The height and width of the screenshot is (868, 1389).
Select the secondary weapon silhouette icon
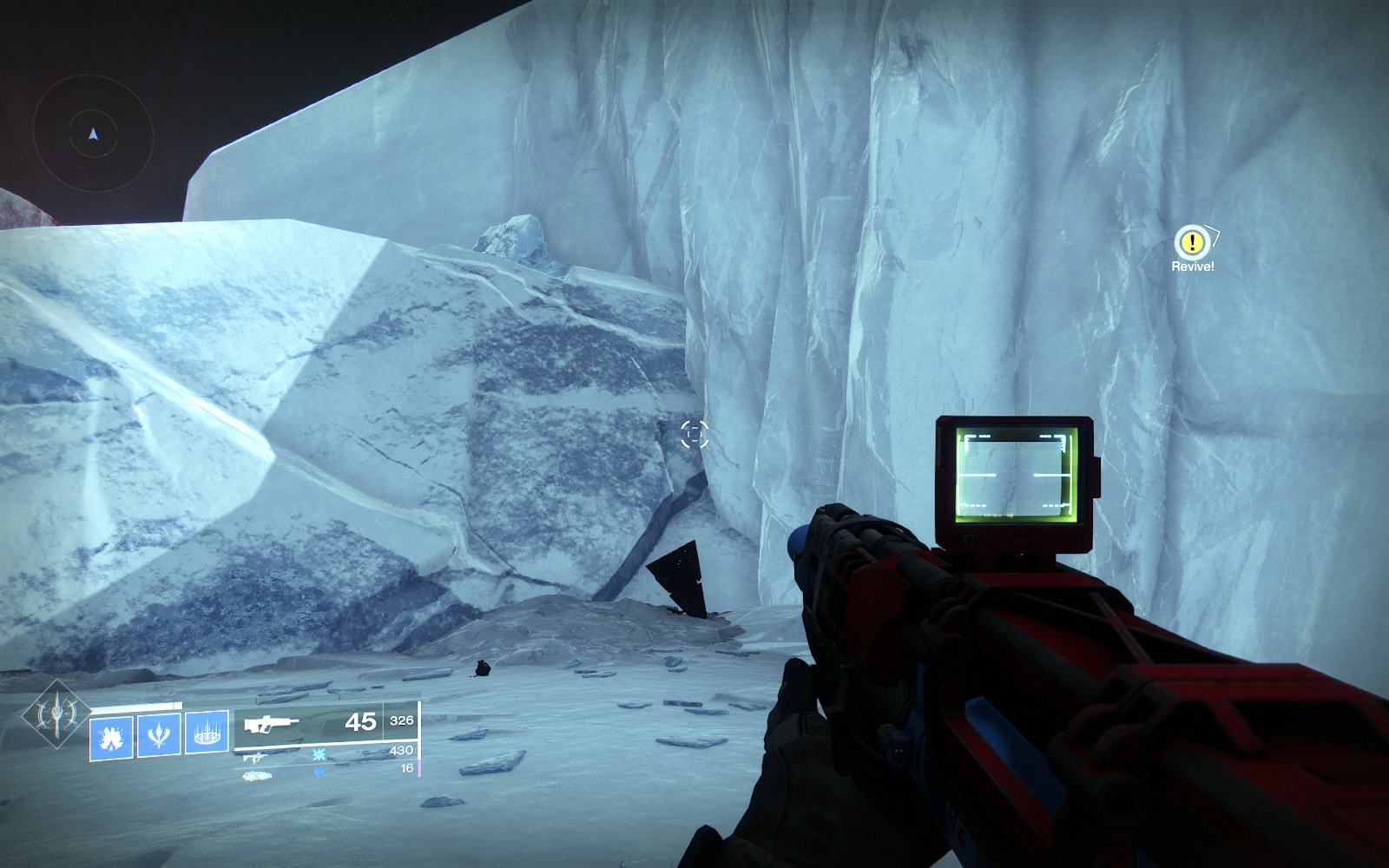[x=255, y=756]
